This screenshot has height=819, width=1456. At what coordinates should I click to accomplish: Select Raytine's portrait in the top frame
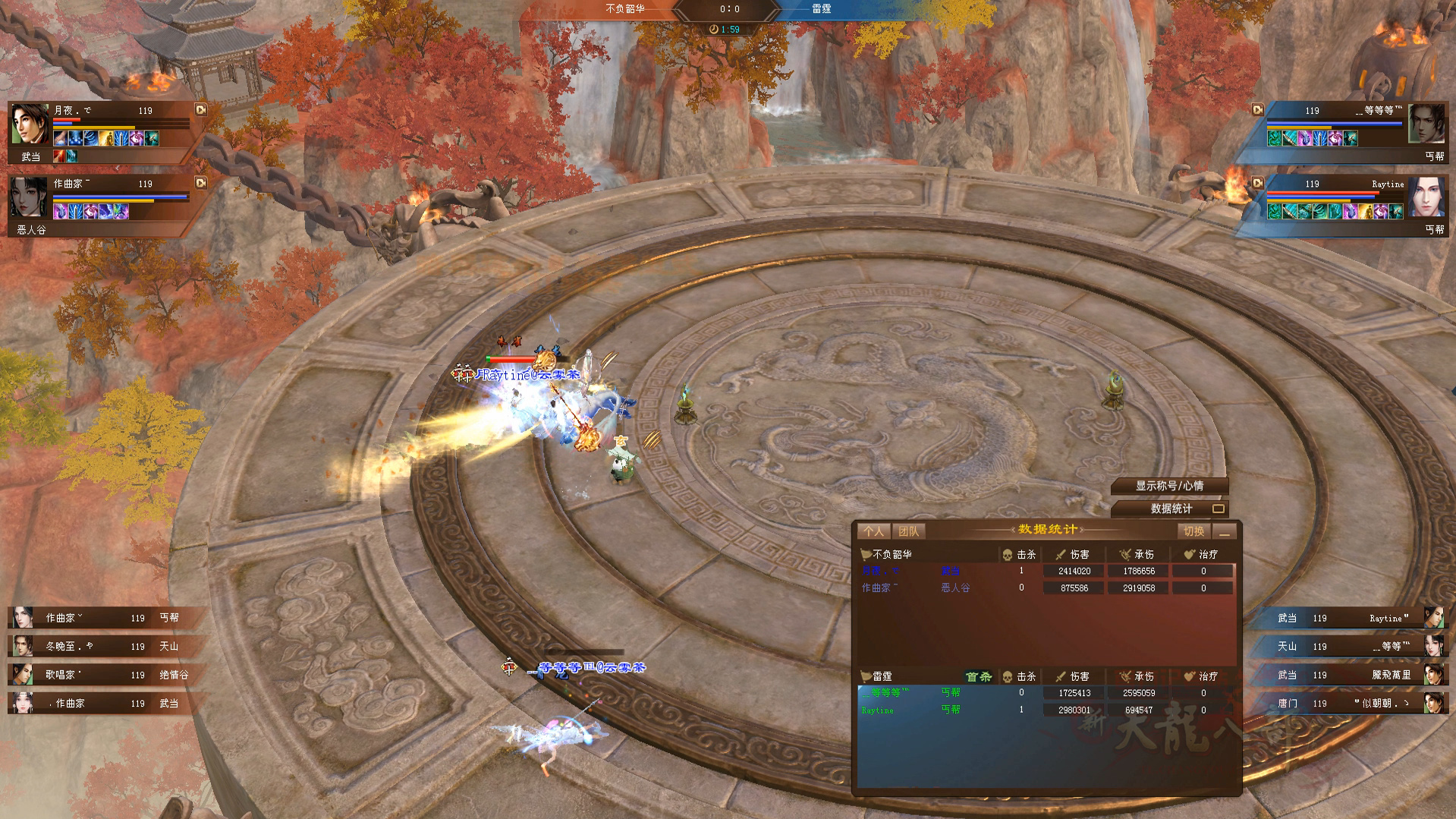point(1426,197)
